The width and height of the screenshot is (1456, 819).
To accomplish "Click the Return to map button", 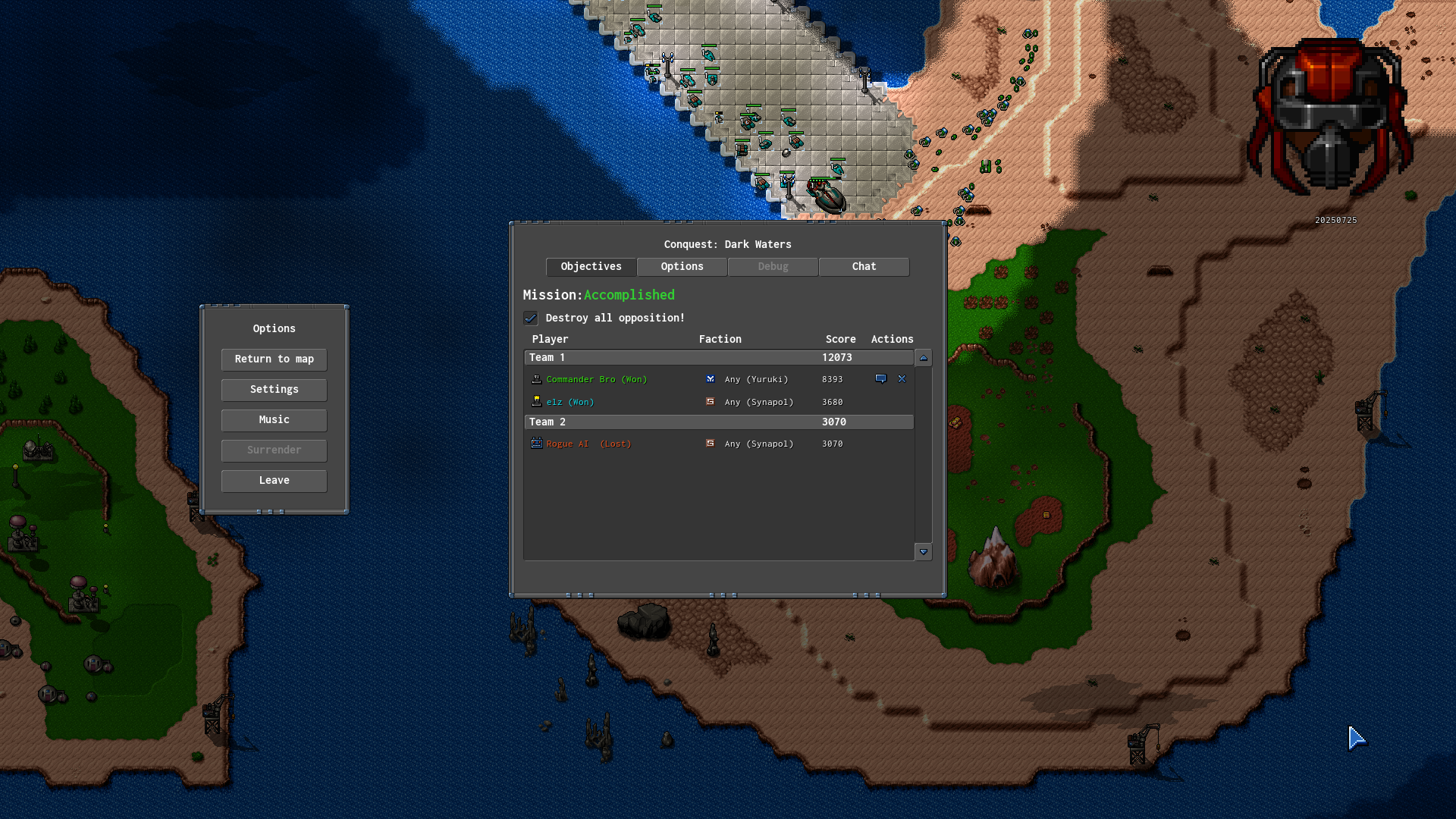I will click(x=274, y=359).
